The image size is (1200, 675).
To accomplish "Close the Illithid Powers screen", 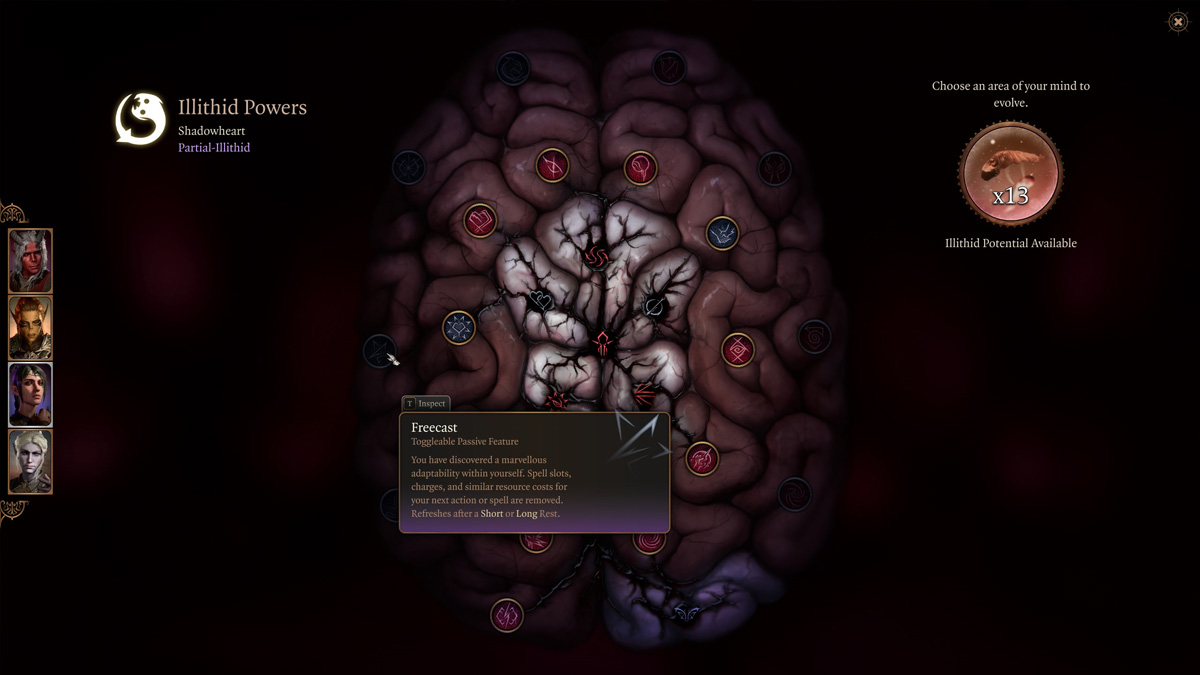I will (1178, 22).
